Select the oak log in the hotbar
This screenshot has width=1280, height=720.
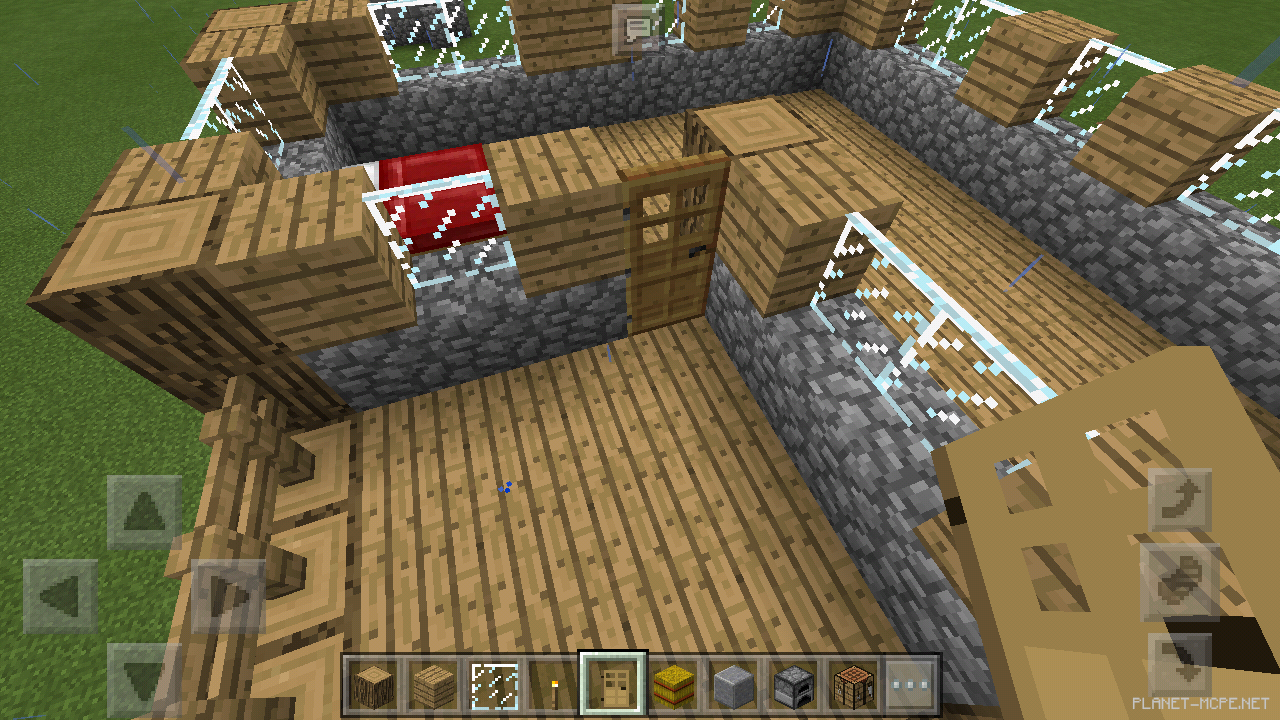pyautogui.click(x=373, y=685)
